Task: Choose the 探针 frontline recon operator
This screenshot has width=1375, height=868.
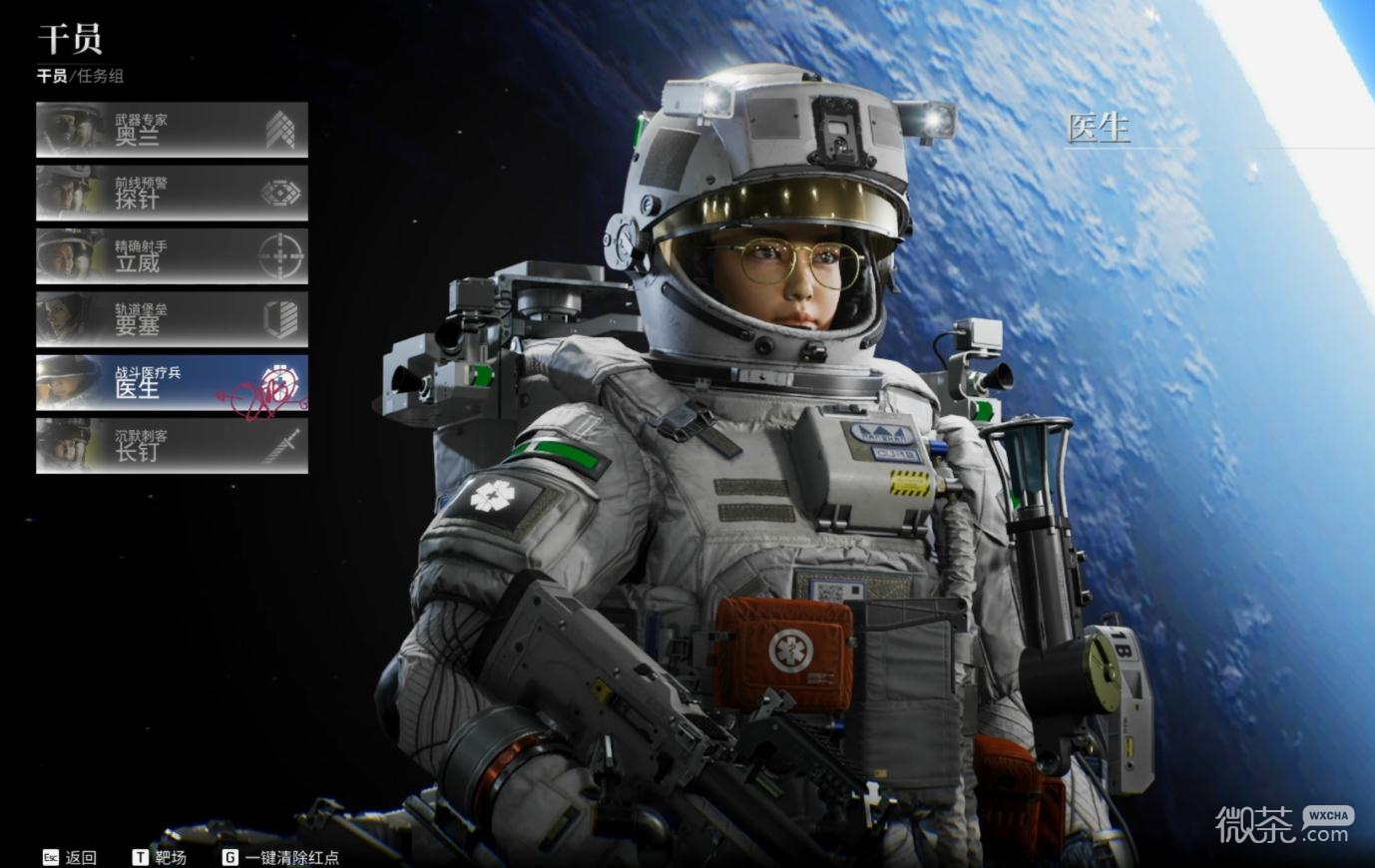Action: [172, 193]
